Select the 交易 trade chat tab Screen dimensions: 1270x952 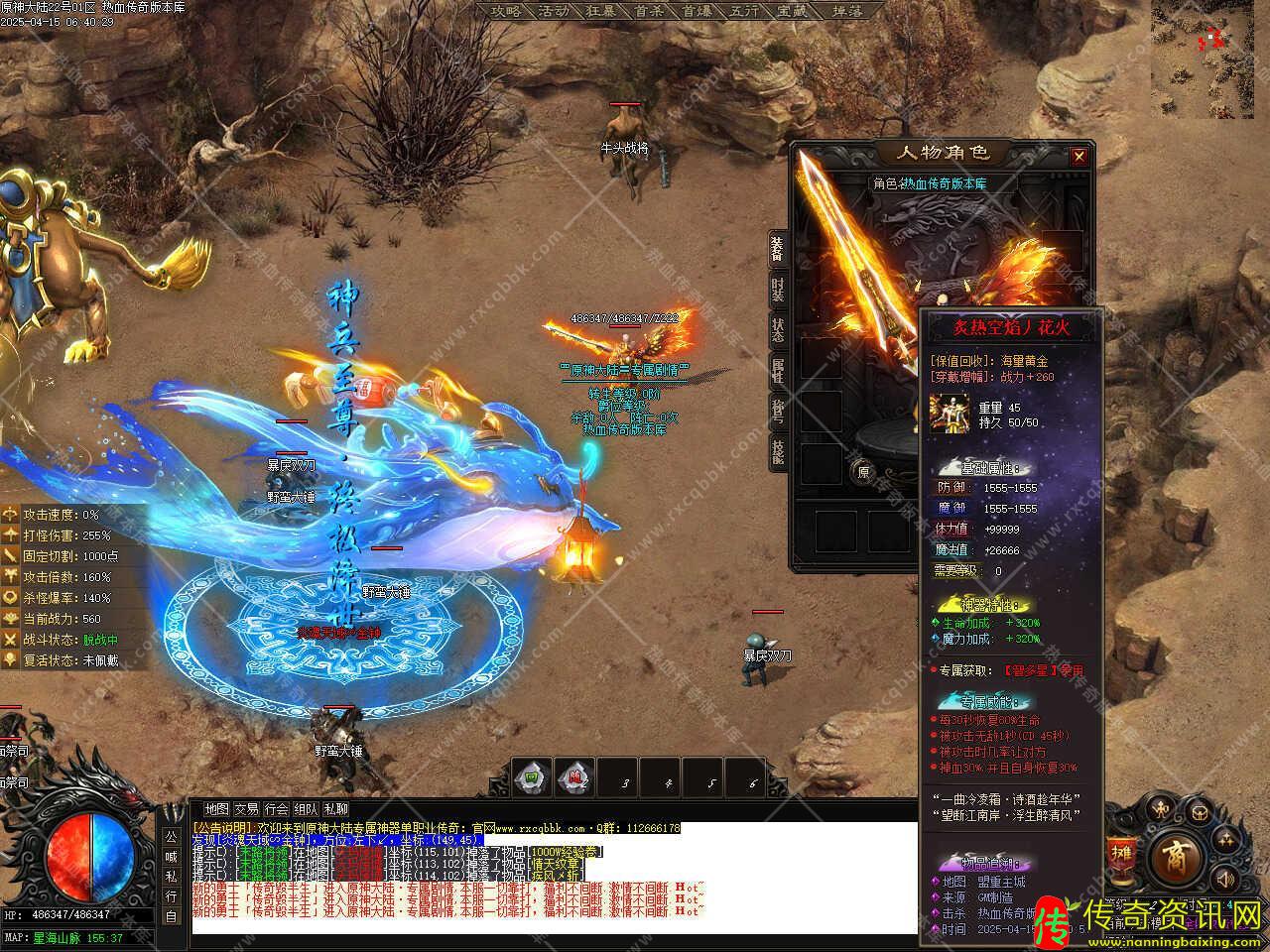(x=246, y=809)
